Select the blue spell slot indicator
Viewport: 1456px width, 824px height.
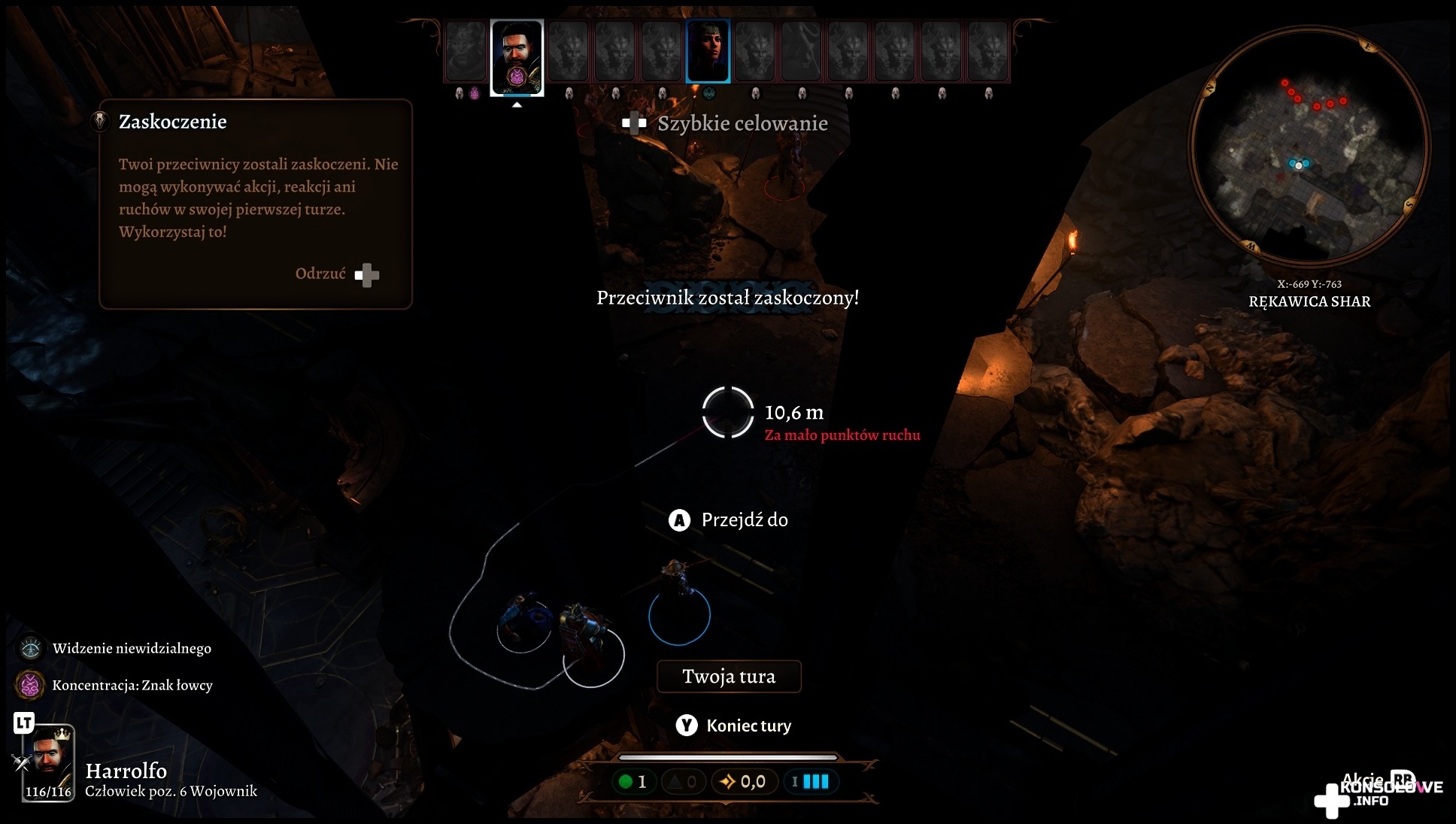point(810,782)
